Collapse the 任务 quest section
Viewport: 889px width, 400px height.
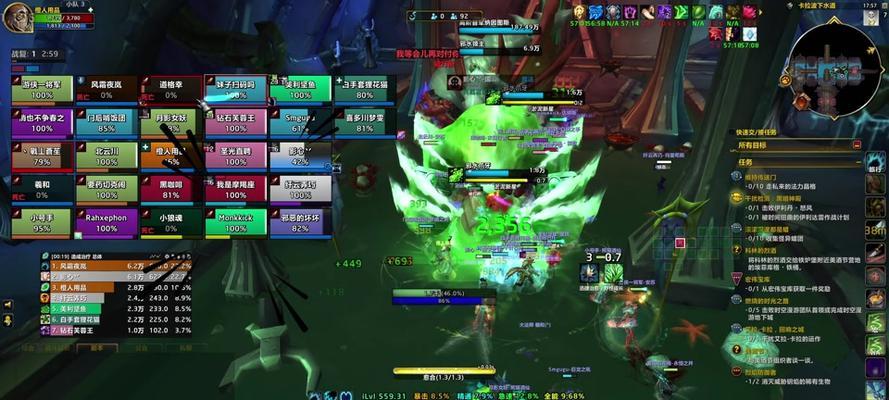pyautogui.click(x=857, y=161)
